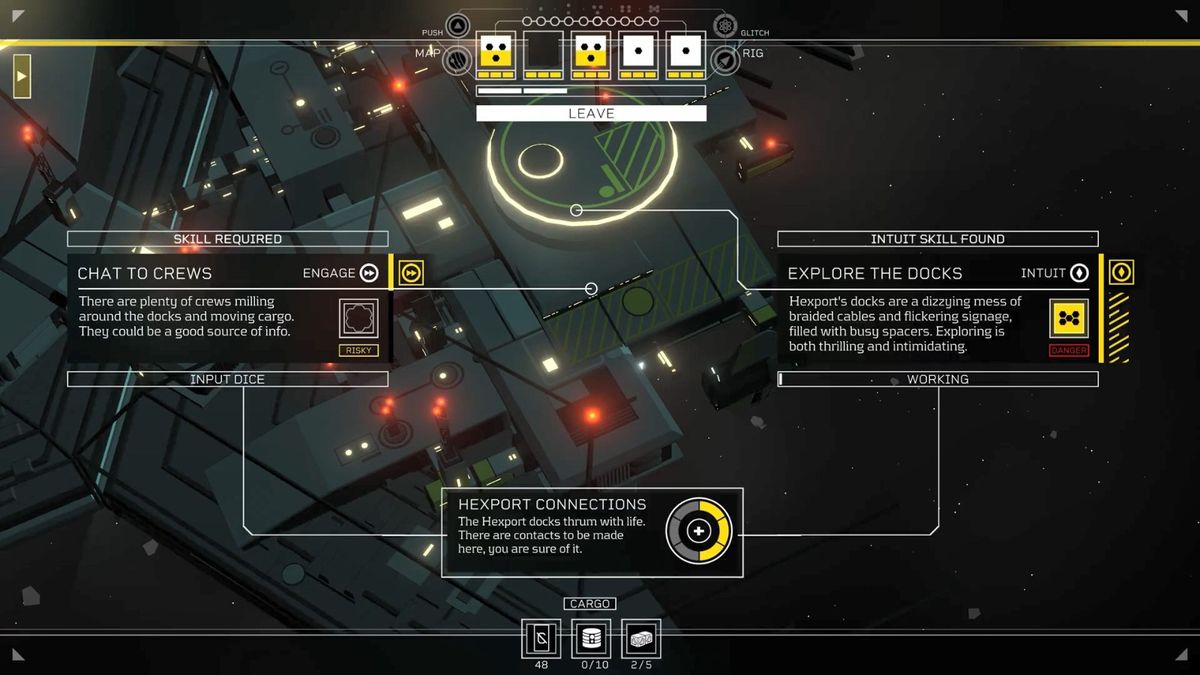
Task: Select the data storage cargo icon
Action: click(x=591, y=638)
